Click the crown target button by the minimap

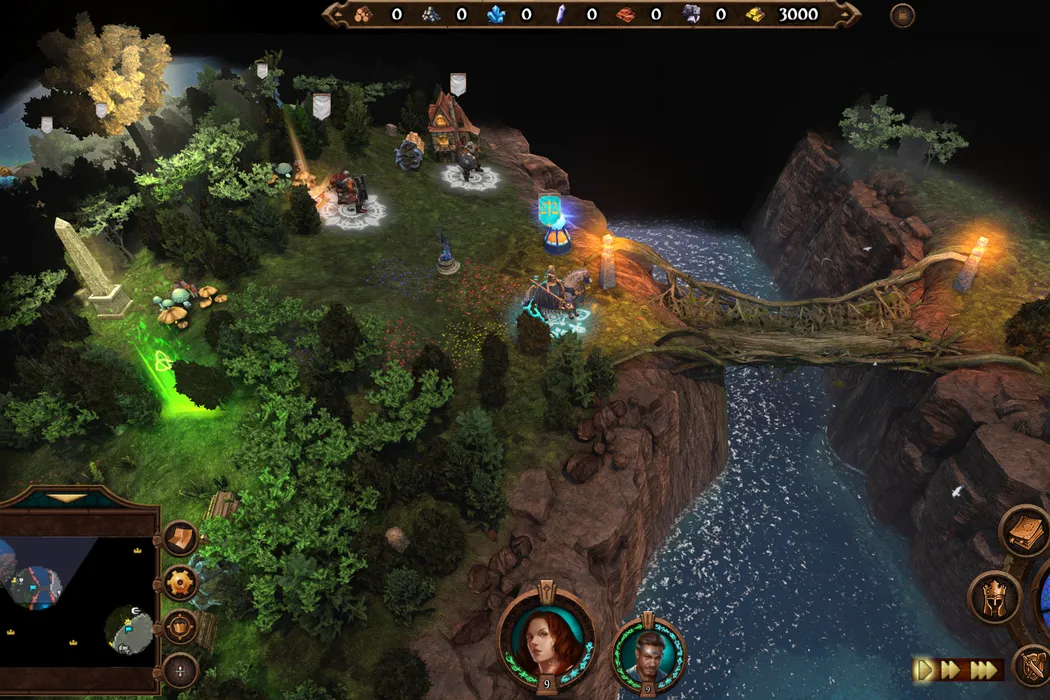pos(180,626)
